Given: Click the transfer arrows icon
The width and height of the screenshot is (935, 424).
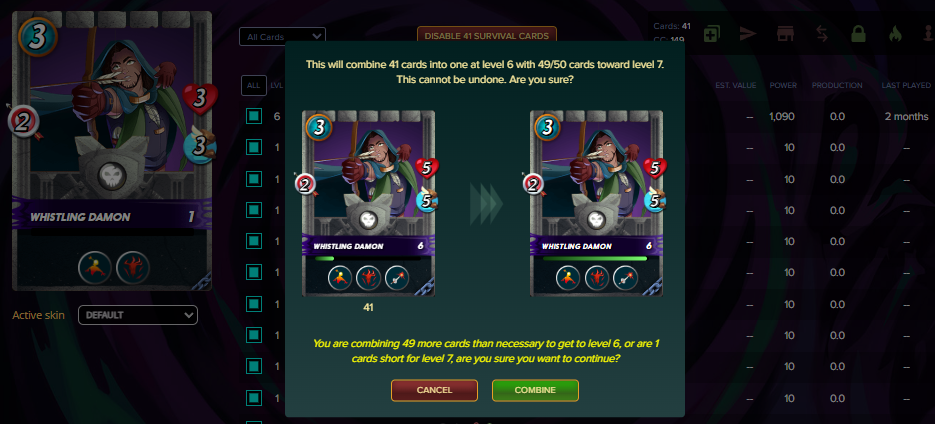Looking at the screenshot, I should tap(821, 34).
